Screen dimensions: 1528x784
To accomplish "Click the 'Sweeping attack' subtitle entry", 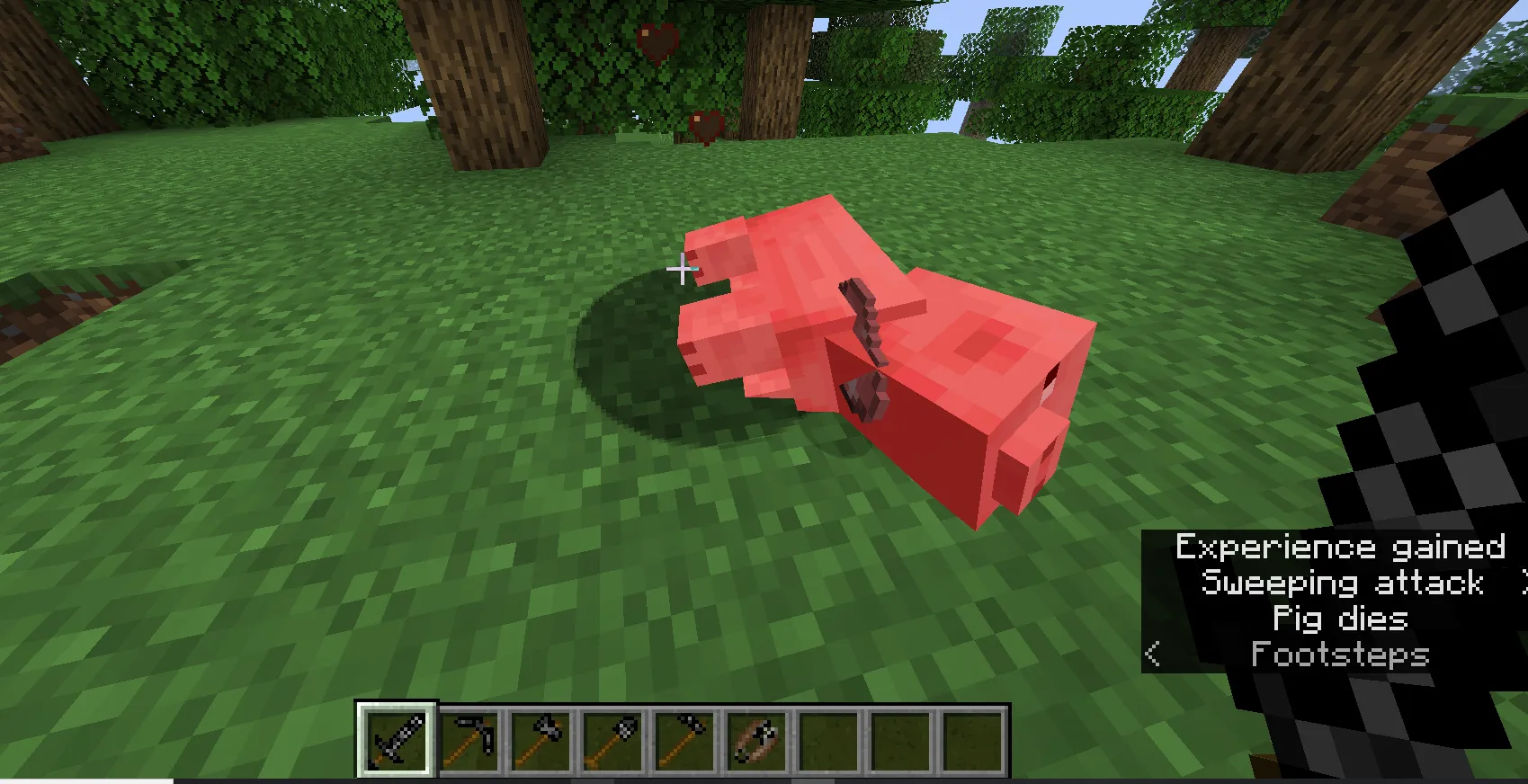I will pos(1341,584).
